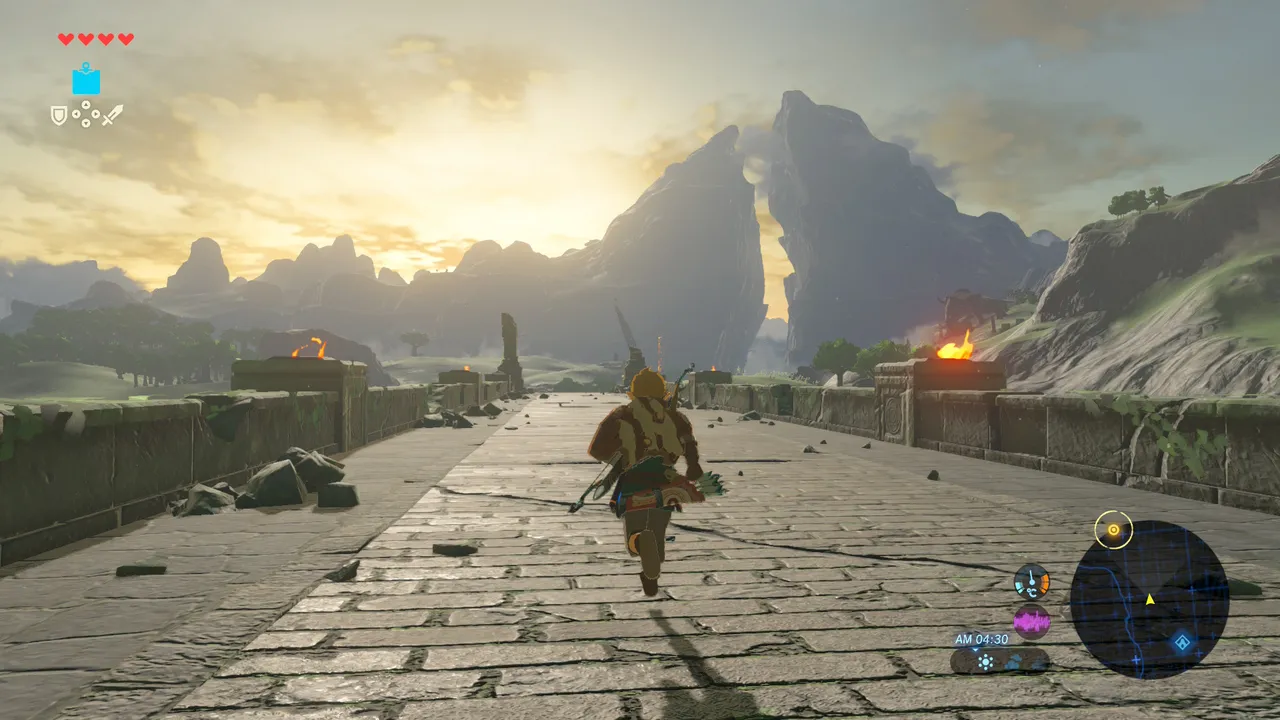Select the blue shrine marker on minimap

(x=1182, y=642)
